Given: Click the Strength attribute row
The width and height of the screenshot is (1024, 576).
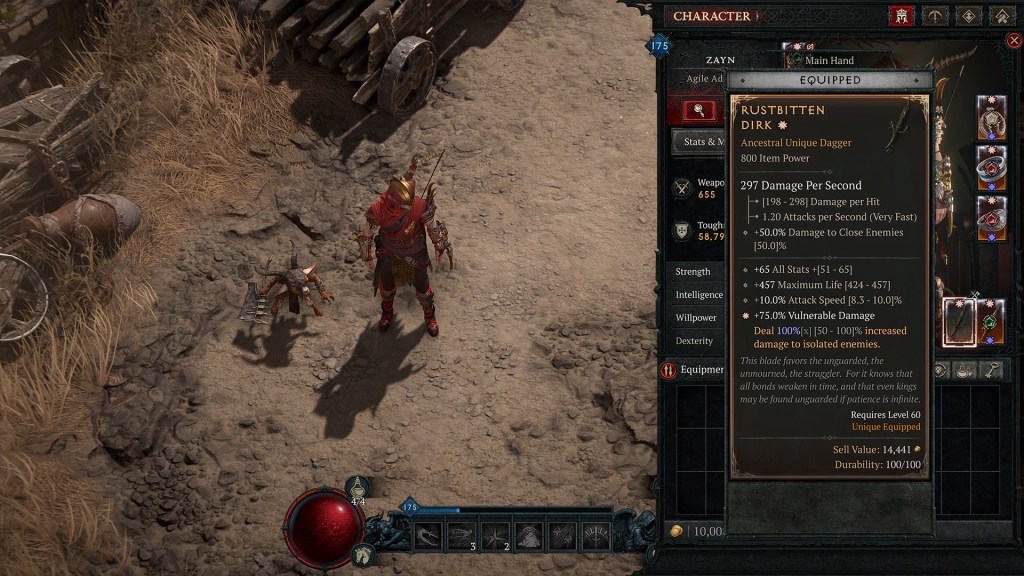Looking at the screenshot, I should 695,272.
